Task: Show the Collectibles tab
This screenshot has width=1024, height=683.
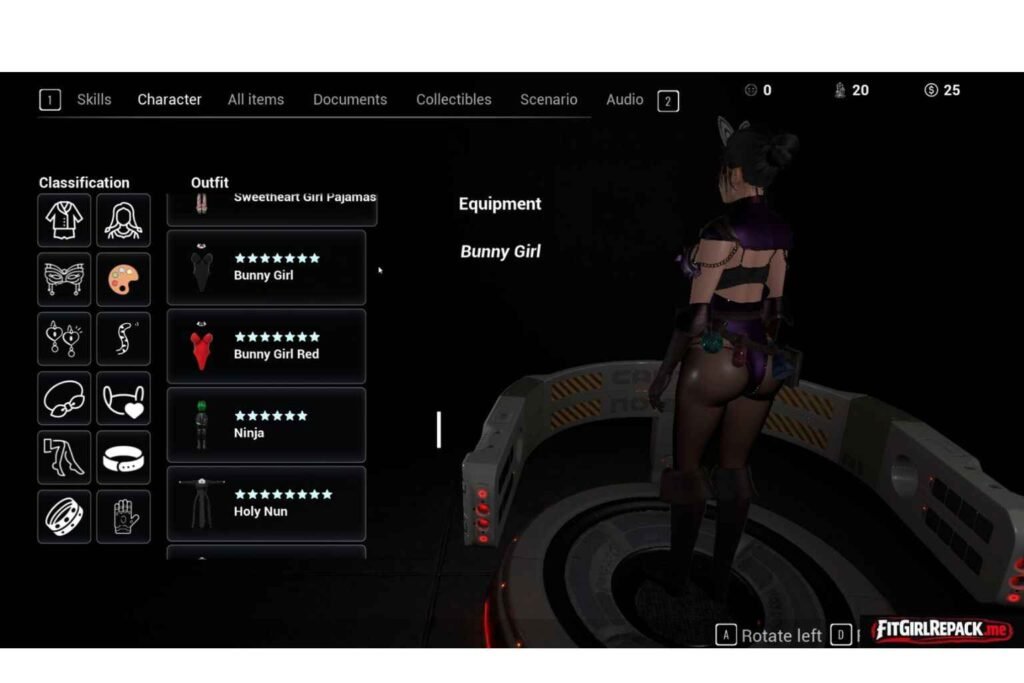Action: pos(454,100)
